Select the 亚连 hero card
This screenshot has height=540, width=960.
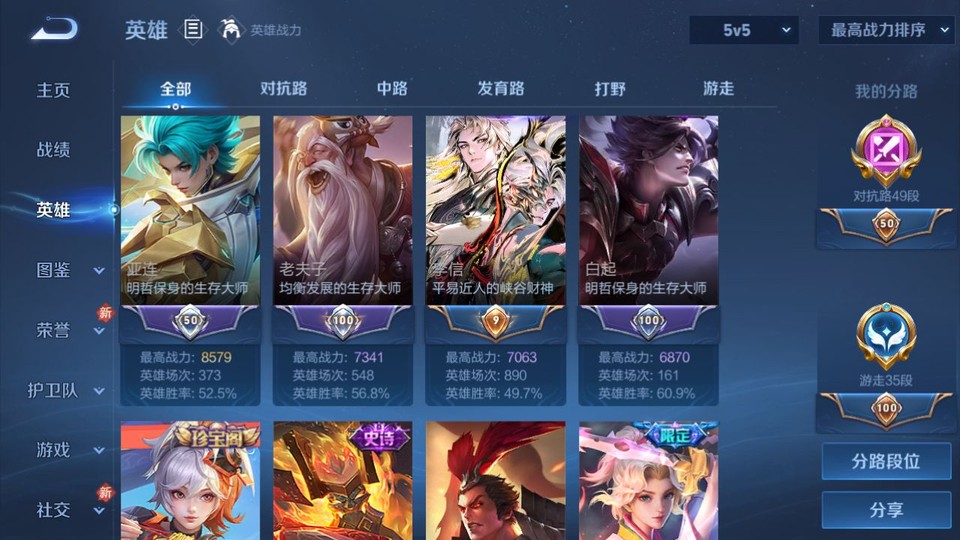[190, 210]
